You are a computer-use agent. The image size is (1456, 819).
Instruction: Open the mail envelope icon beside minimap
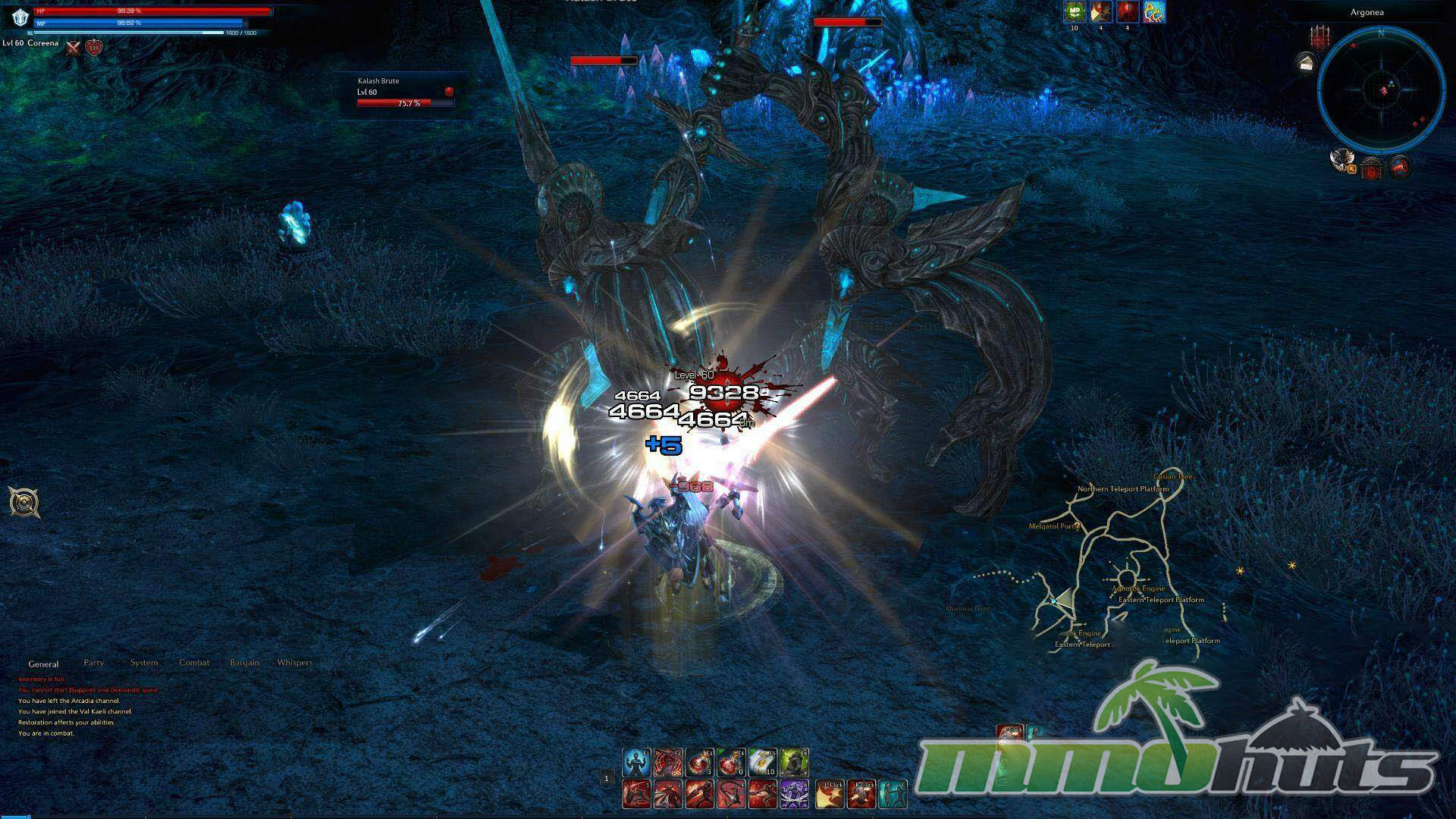[1306, 64]
